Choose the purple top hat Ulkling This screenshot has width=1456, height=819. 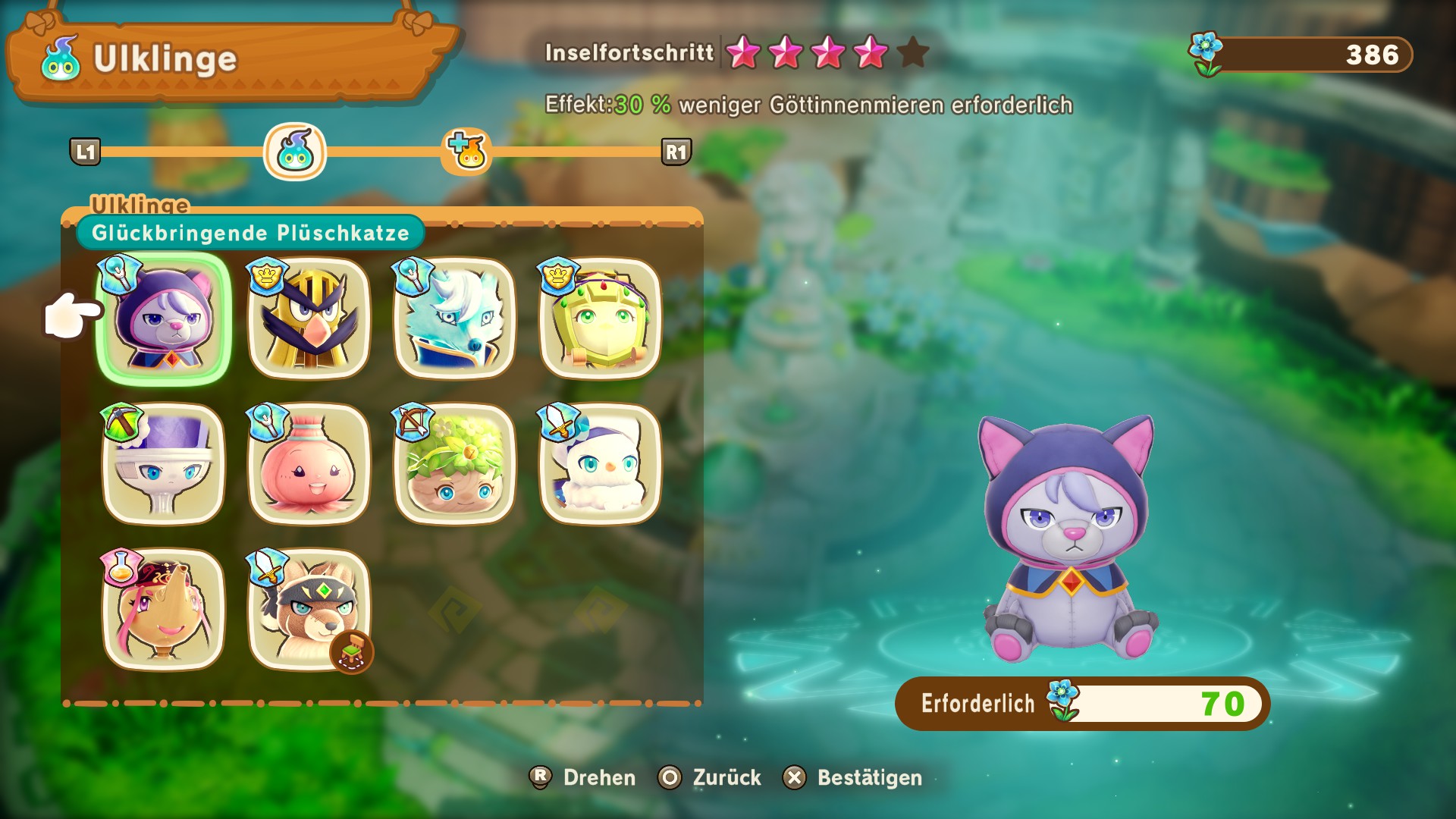[164, 464]
